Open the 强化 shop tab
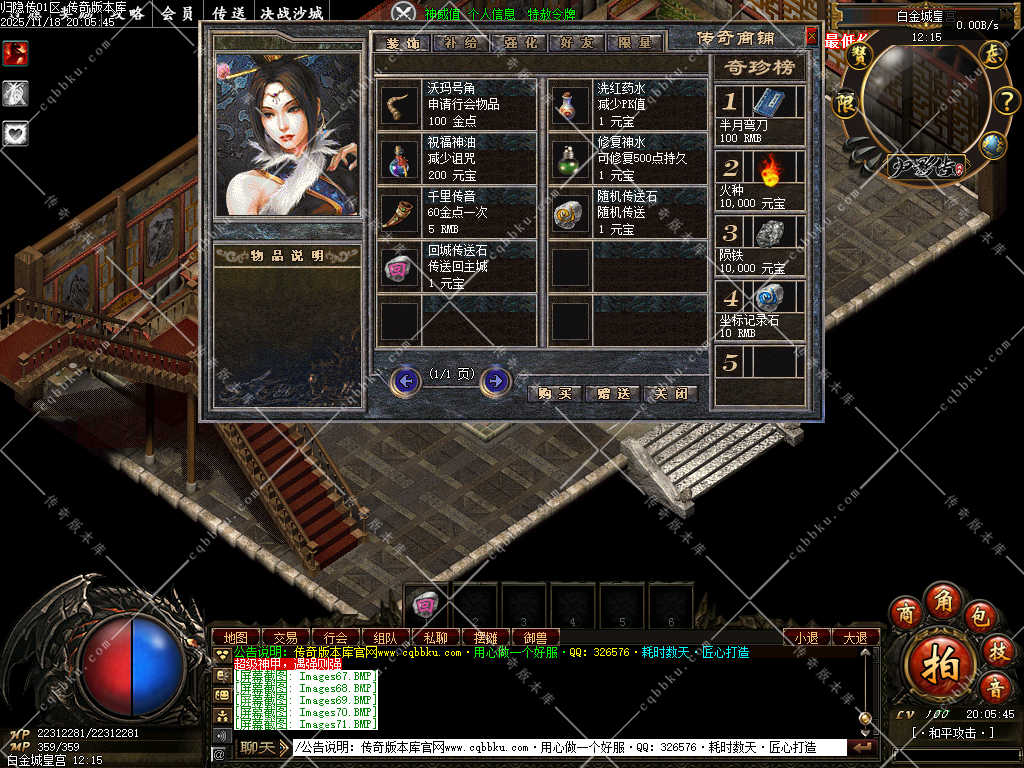Image resolution: width=1024 pixels, height=768 pixels. (x=522, y=43)
